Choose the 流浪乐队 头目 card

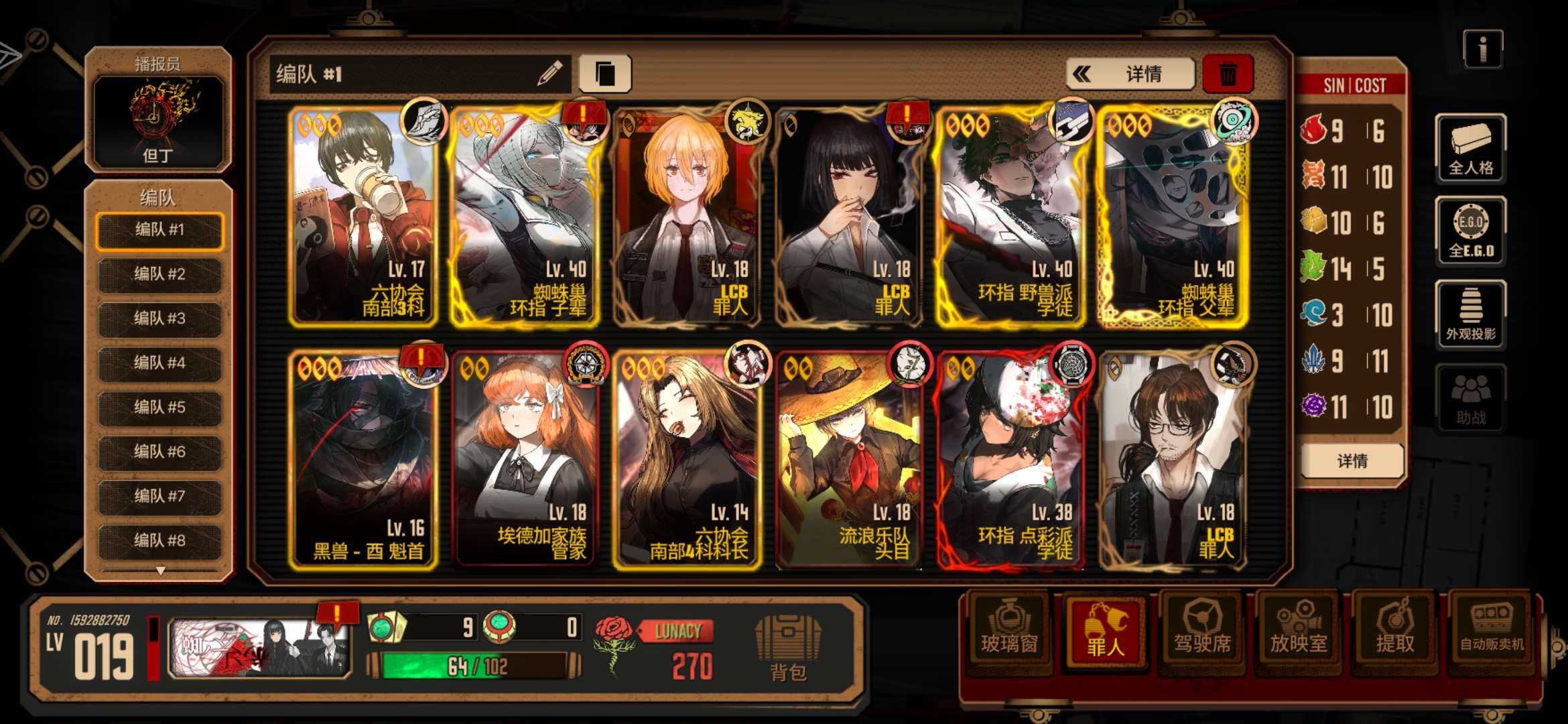[848, 461]
